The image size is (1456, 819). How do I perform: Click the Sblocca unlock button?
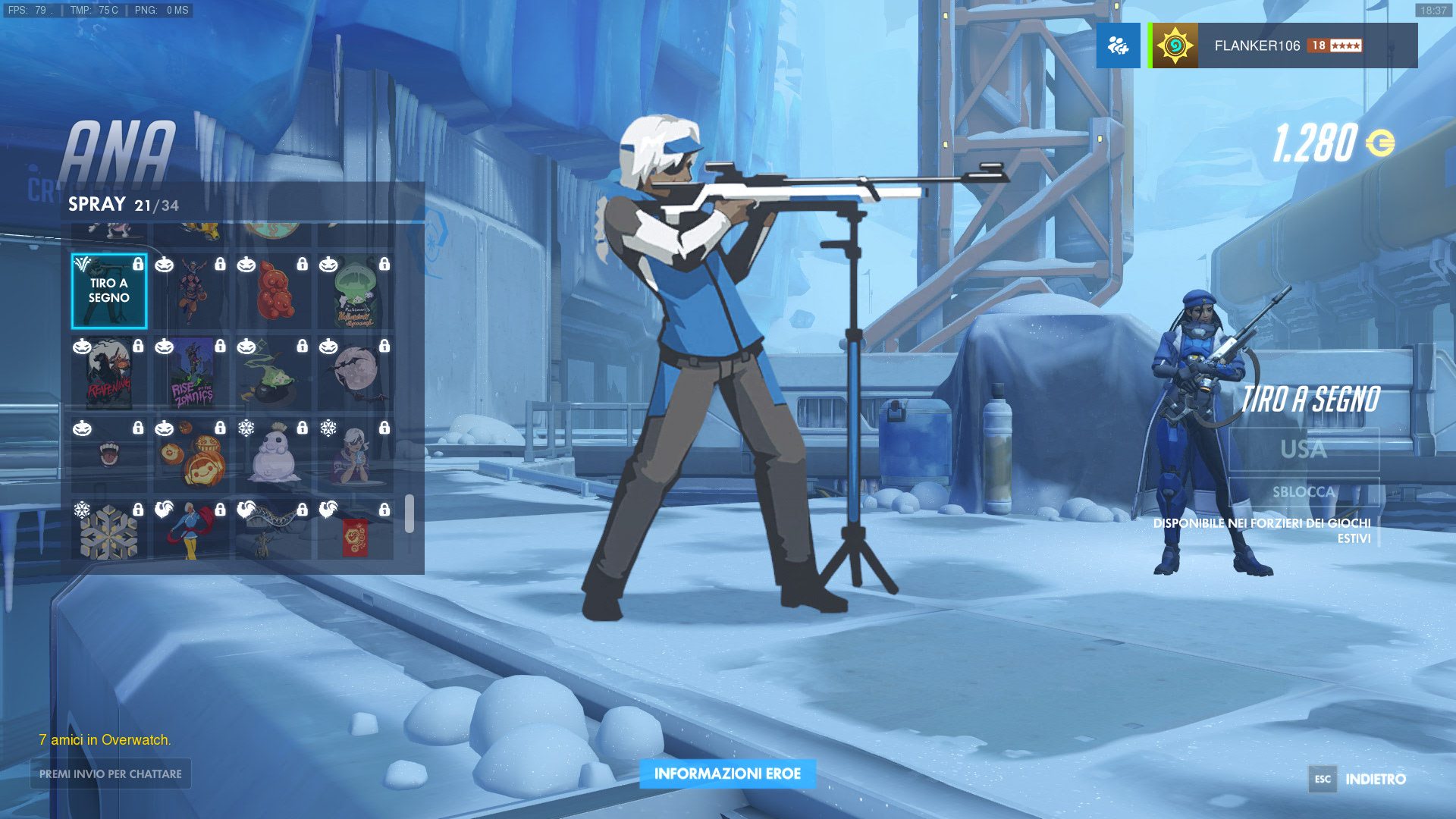[x=1304, y=492]
